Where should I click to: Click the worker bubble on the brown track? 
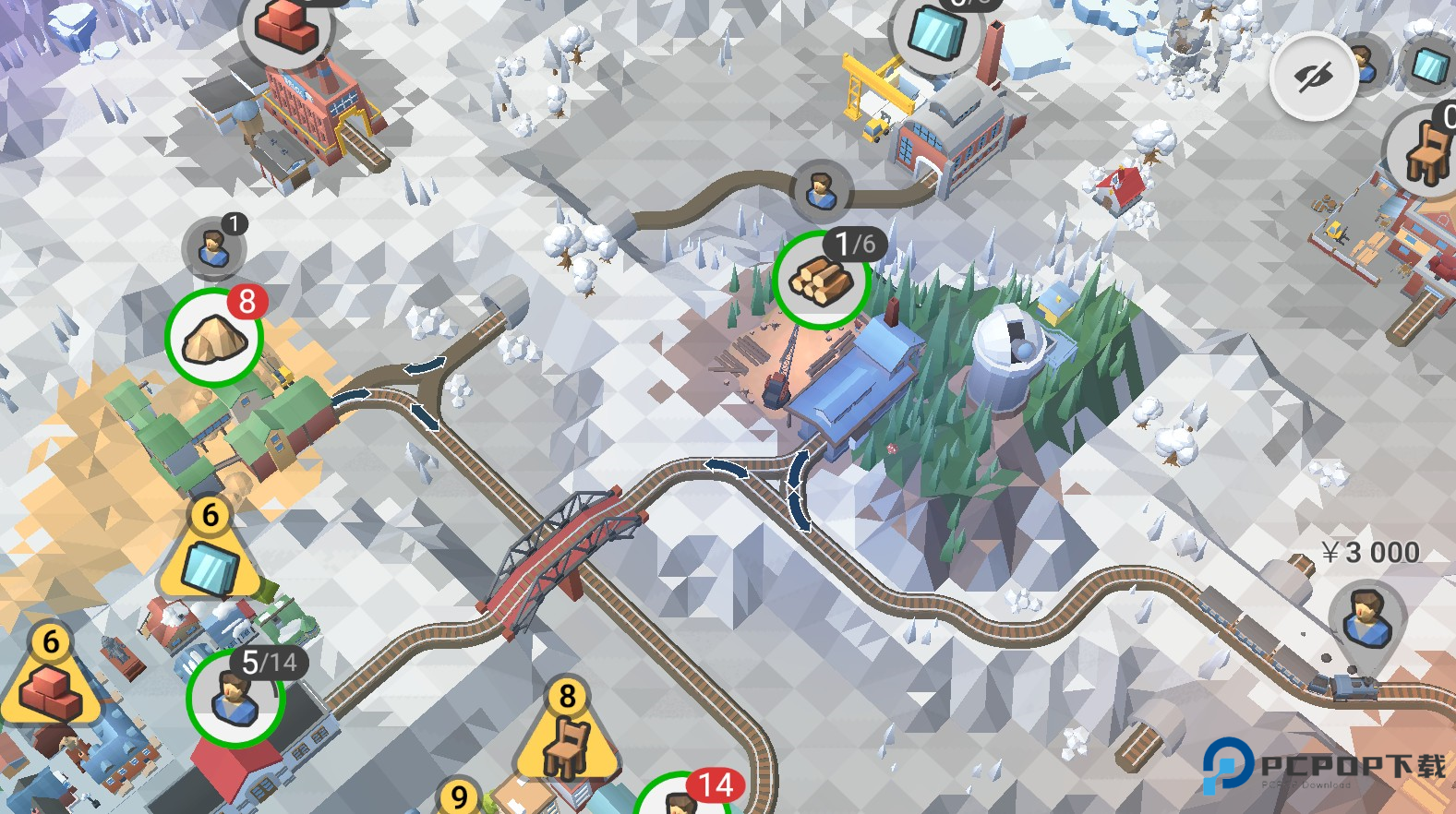821,190
